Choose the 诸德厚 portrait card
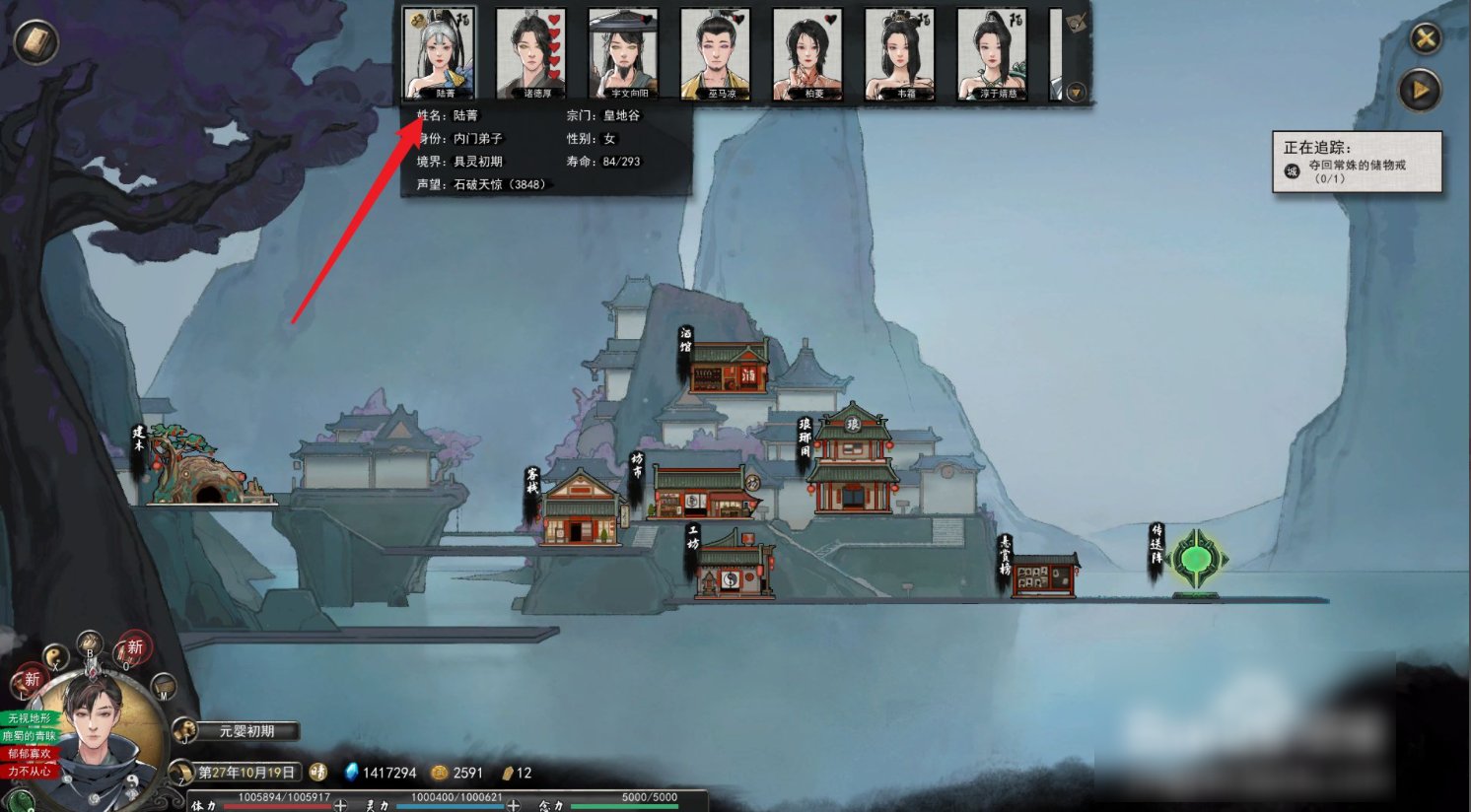Viewport: 1471px width, 812px height. click(530, 53)
